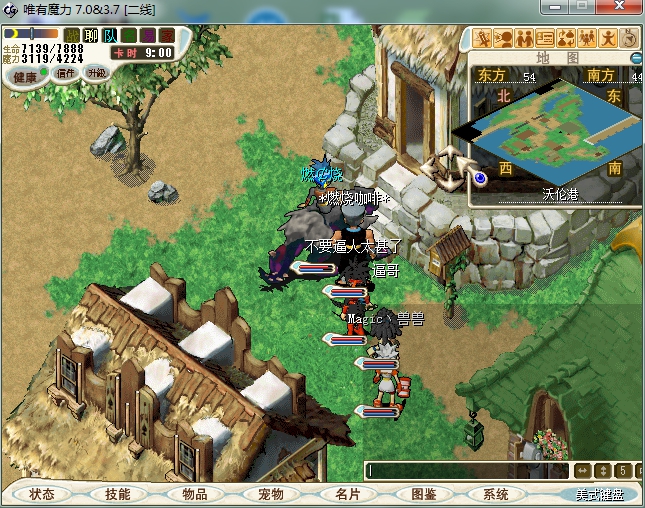Screen dimensions: 645x508
Task: Open the 状态 (Status) menu
Action: [42, 494]
